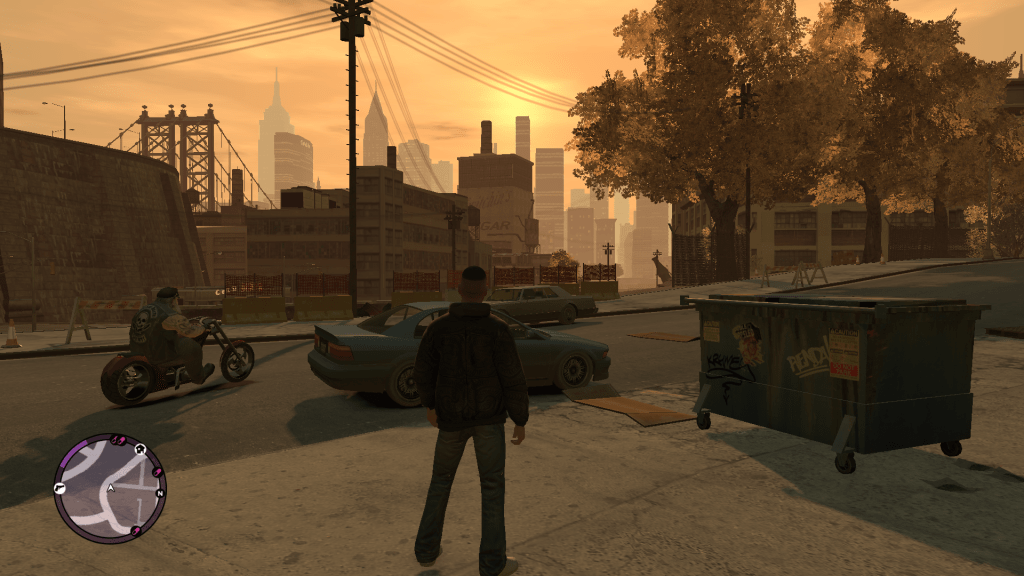Open the circular minimap radar
Image resolution: width=1024 pixels, height=576 pixels.
tap(109, 487)
